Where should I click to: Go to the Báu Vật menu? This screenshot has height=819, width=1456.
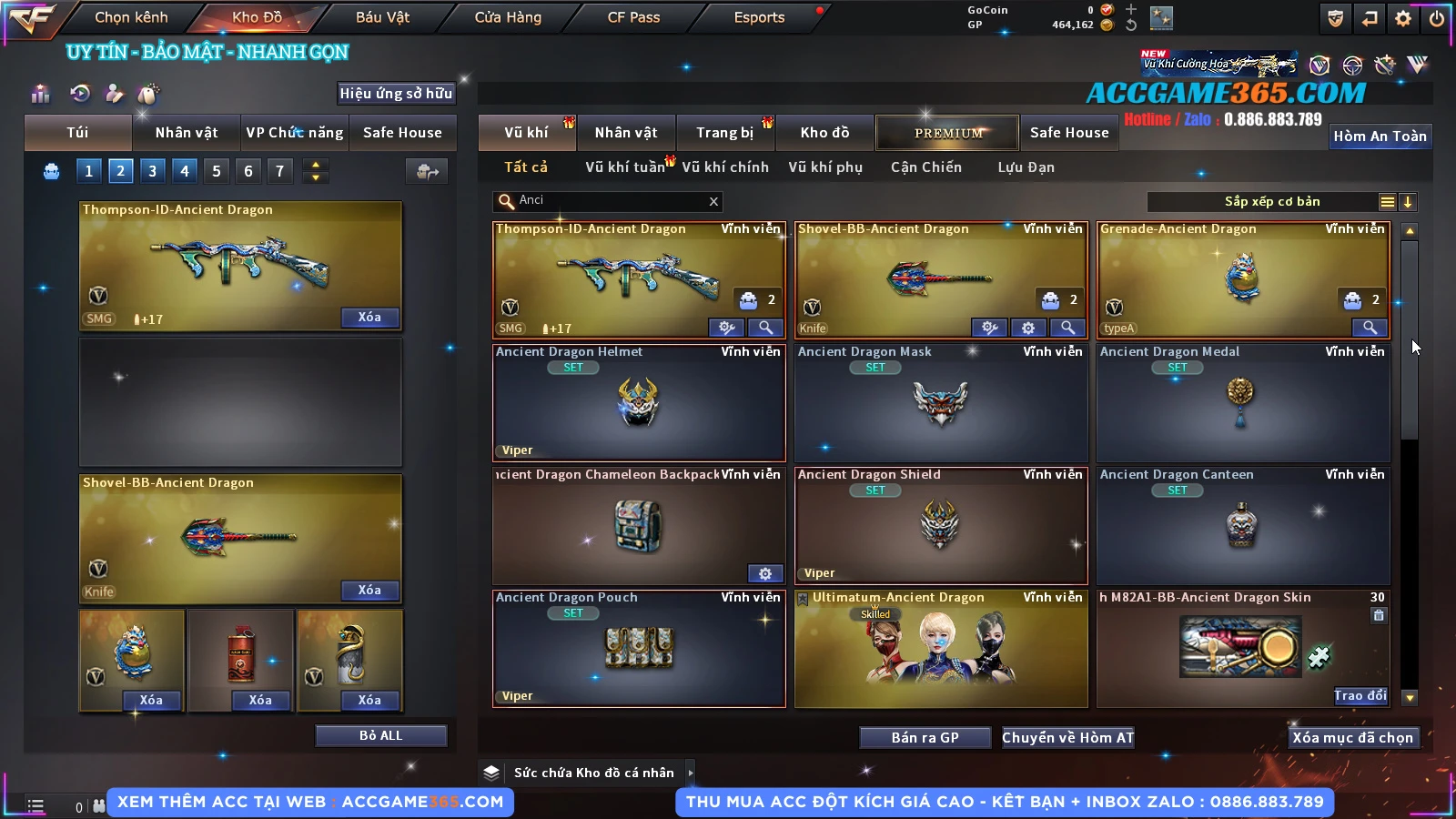(382, 17)
